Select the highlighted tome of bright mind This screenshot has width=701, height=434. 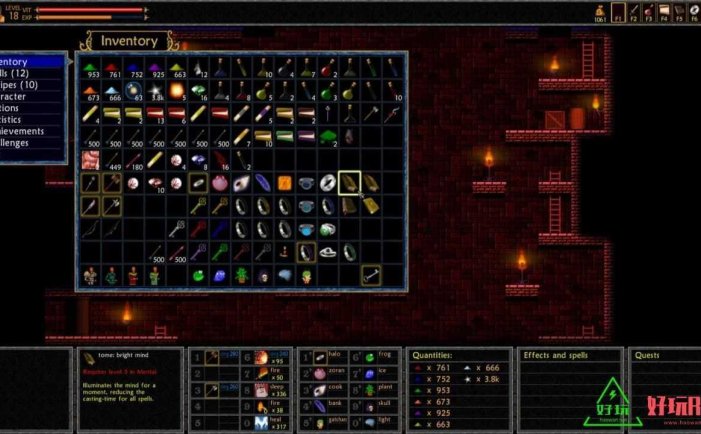(x=349, y=182)
